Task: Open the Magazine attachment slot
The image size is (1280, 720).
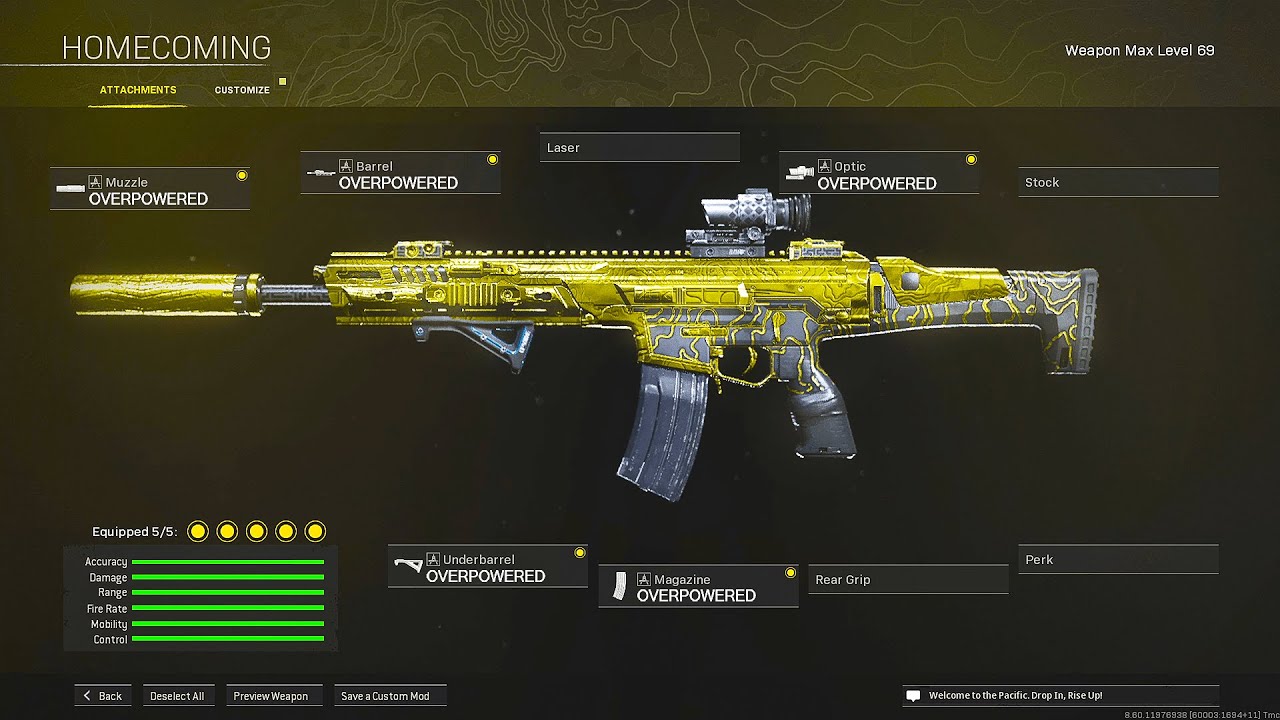Action: (x=698, y=587)
